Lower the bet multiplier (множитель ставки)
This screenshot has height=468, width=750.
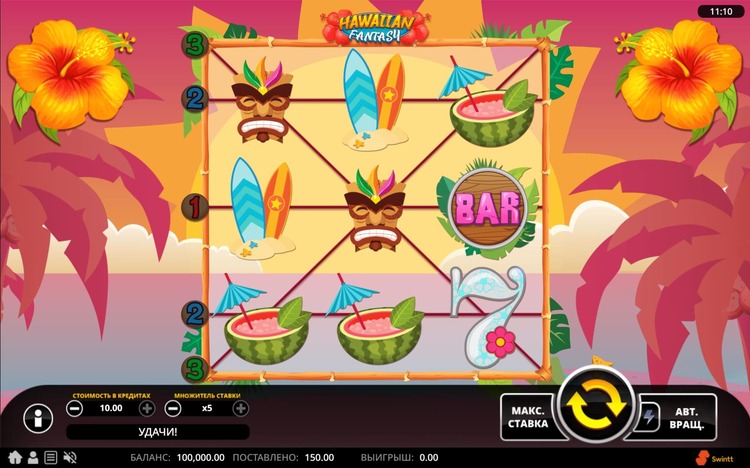pyautogui.click(x=173, y=408)
